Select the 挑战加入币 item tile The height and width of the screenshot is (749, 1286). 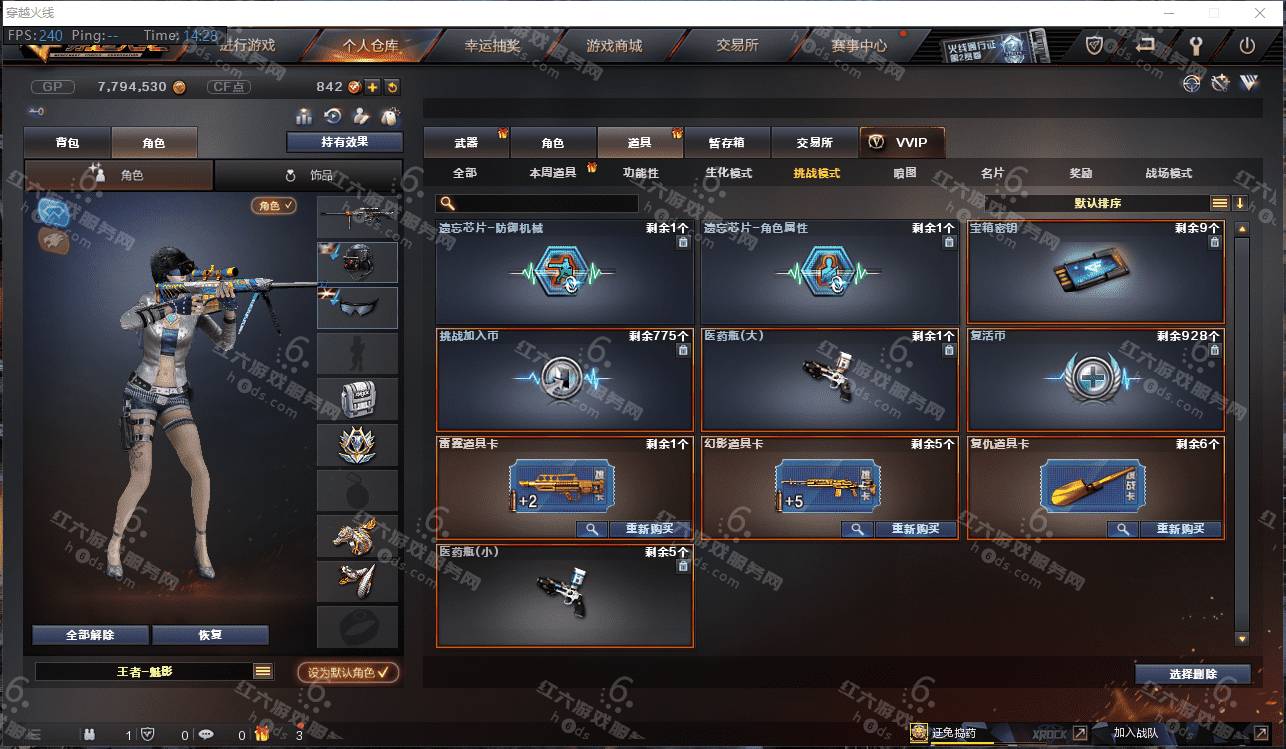[564, 379]
